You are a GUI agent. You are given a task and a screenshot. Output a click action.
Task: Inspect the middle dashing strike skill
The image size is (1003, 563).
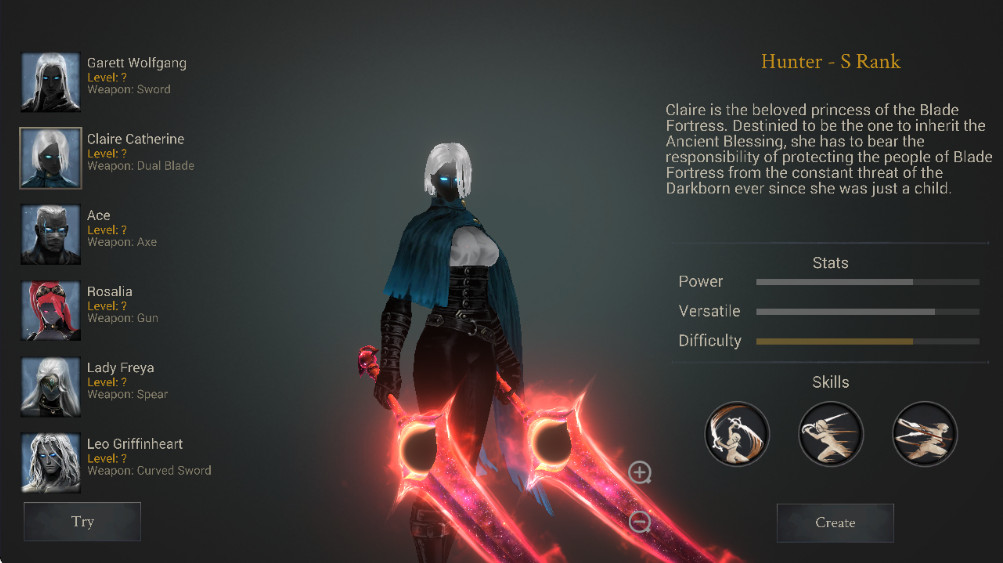[831, 434]
